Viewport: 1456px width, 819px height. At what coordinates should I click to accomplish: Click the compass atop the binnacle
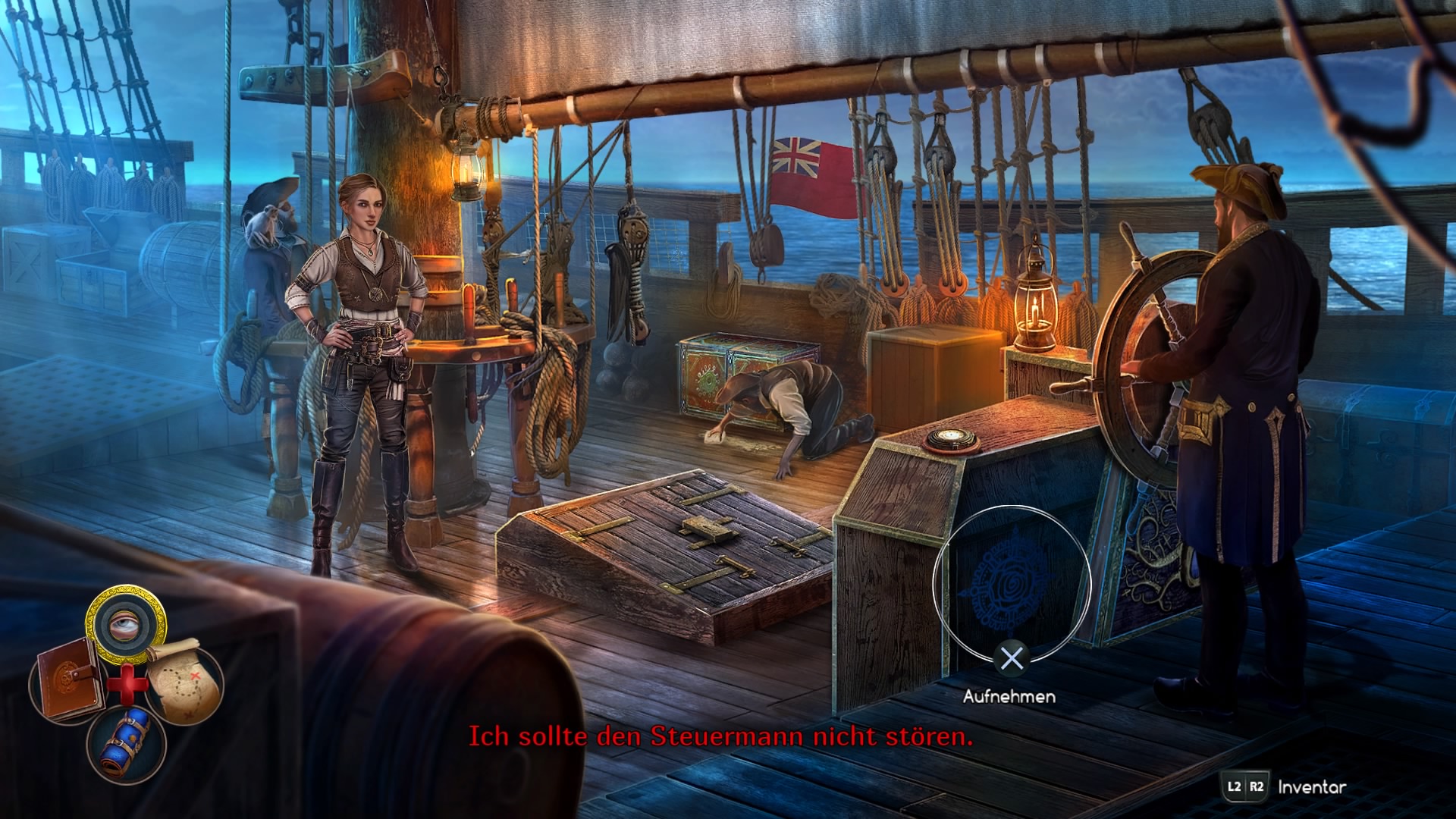950,438
